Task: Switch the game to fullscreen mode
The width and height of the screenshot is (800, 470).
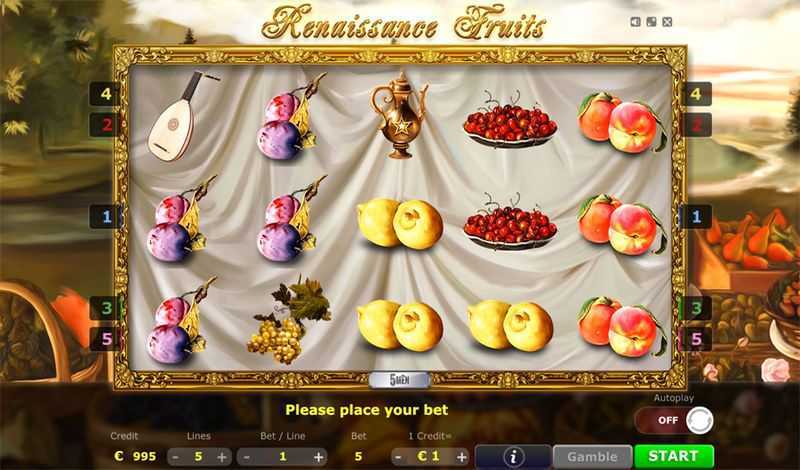Action: [651, 21]
